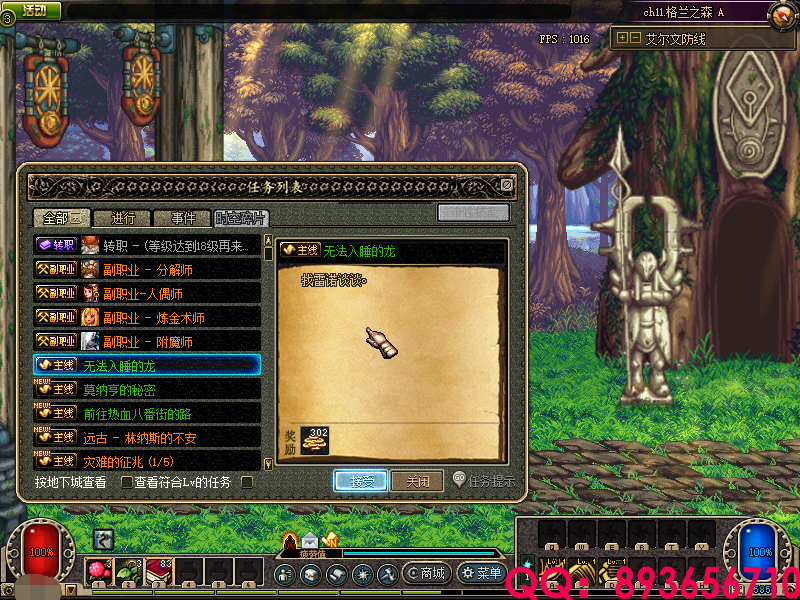Accept the quest with the 接受 button

tap(360, 481)
